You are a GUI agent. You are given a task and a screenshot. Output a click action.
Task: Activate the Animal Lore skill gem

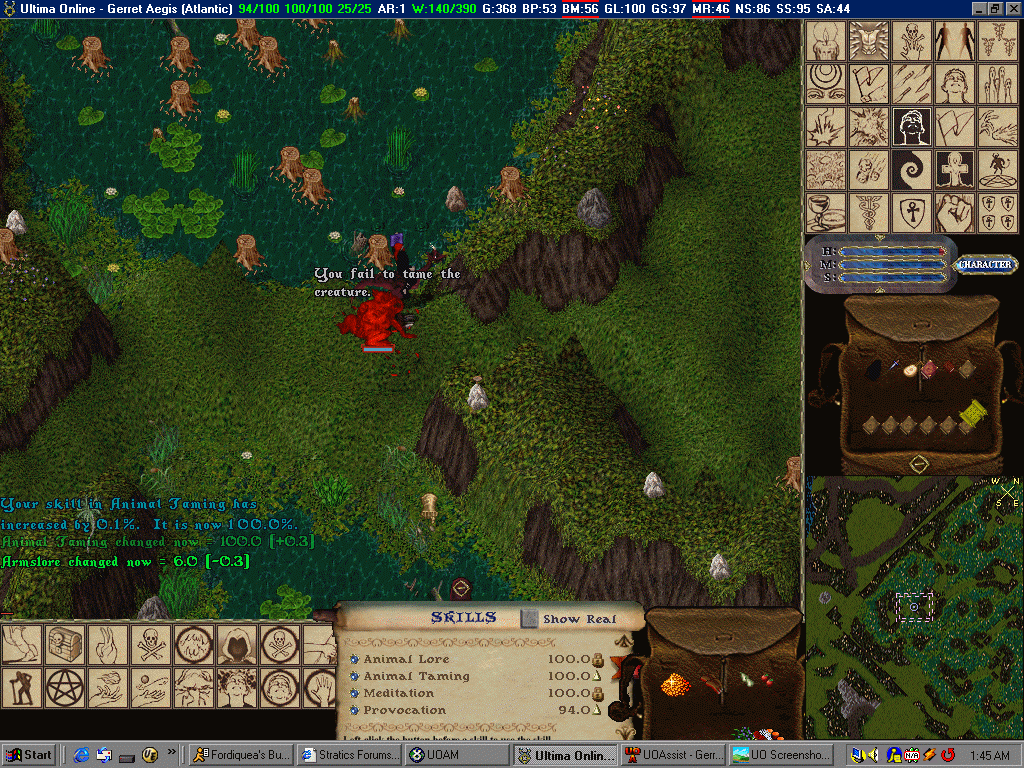(x=354, y=660)
